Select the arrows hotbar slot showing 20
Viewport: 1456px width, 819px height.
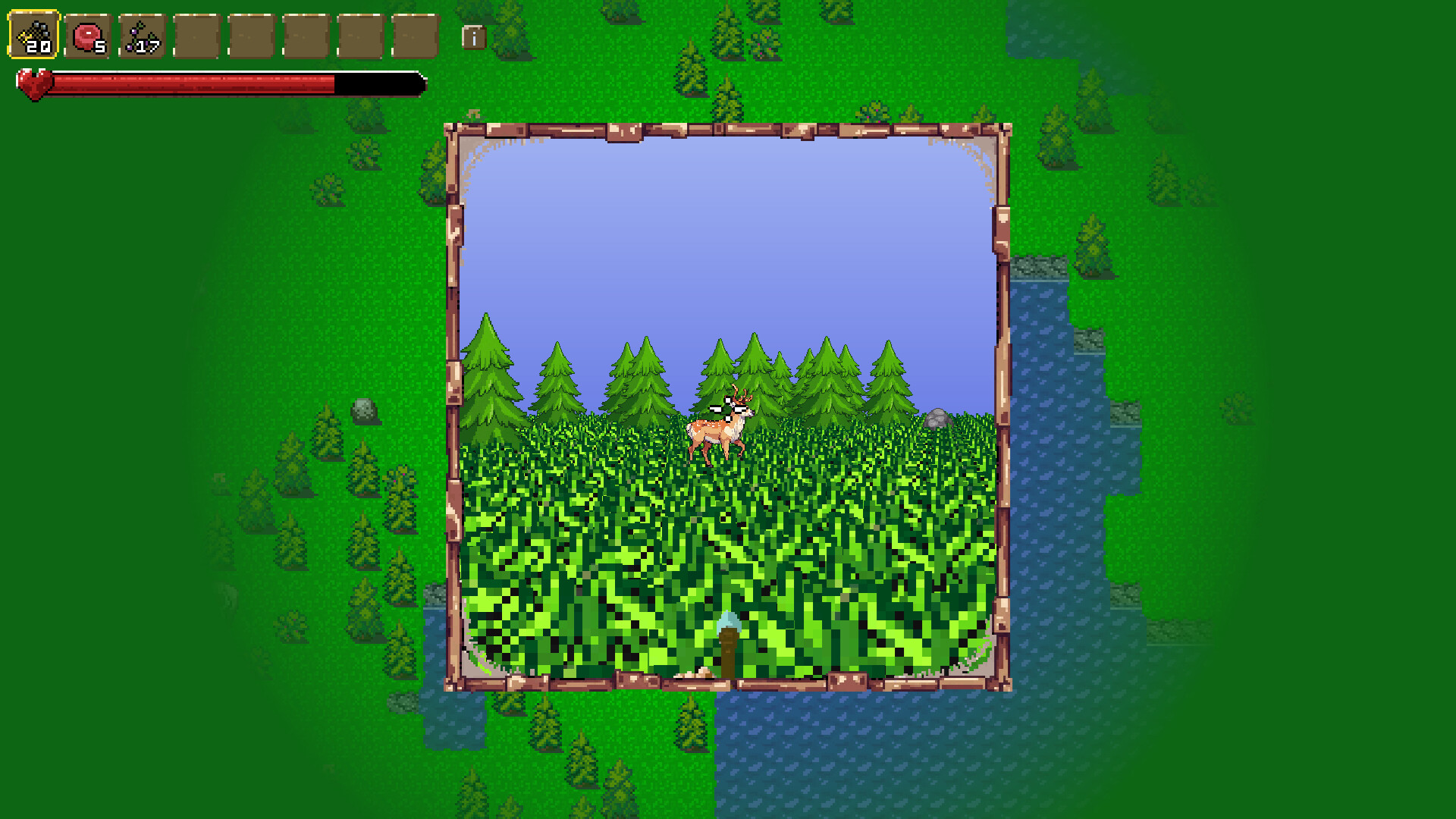click(x=34, y=34)
